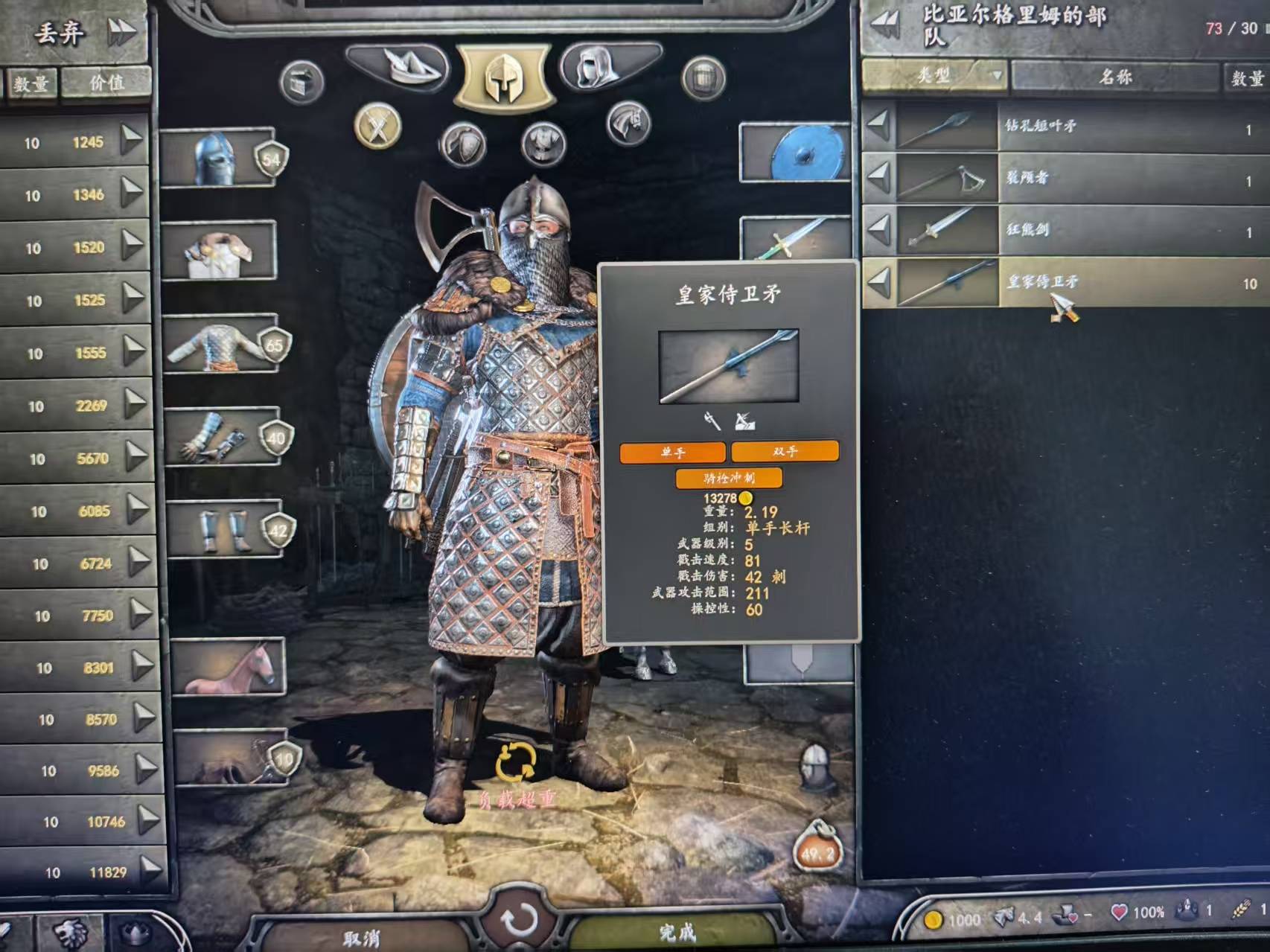This screenshot has height=952, width=1270.
Task: Open the 类型 type dropdown
Action: tap(934, 76)
